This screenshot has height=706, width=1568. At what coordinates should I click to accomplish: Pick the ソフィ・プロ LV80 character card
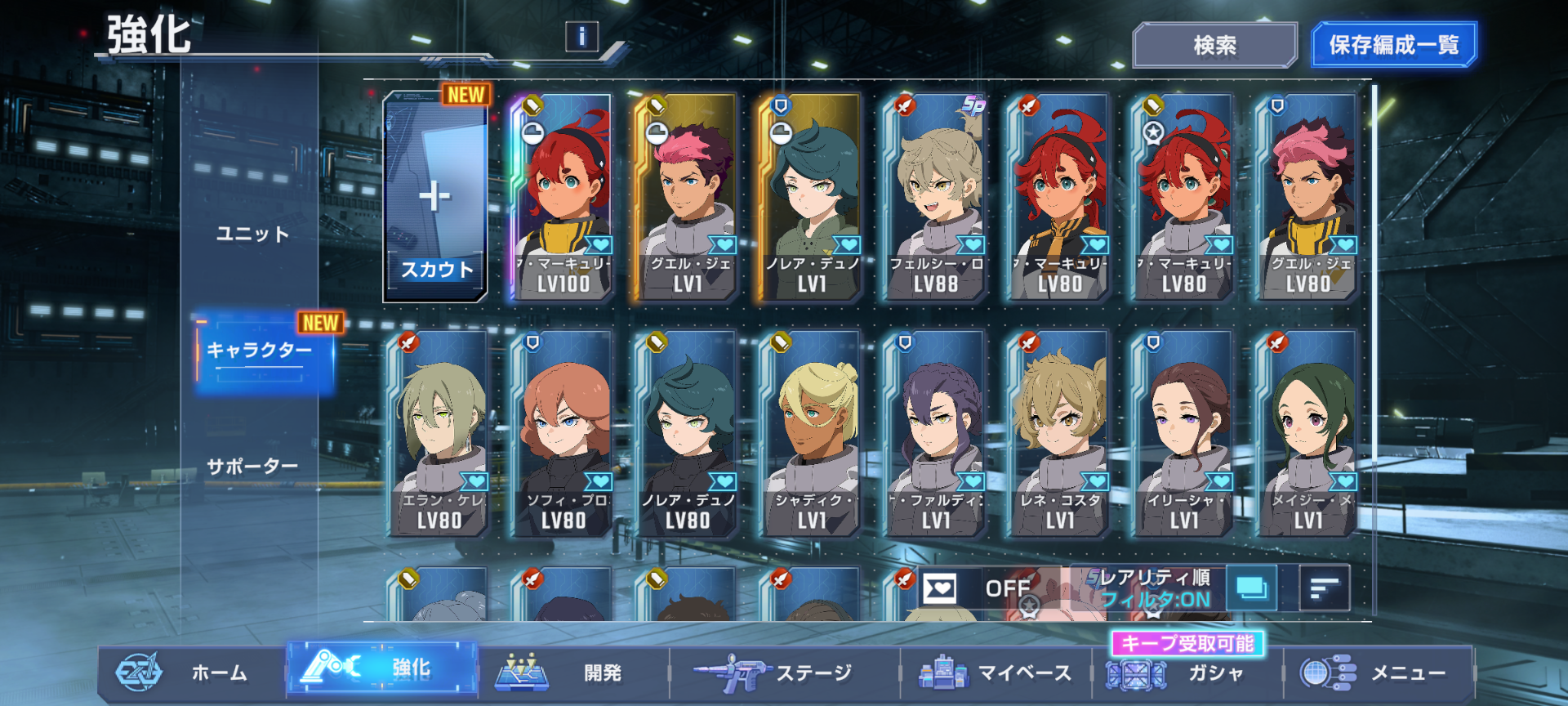563,435
